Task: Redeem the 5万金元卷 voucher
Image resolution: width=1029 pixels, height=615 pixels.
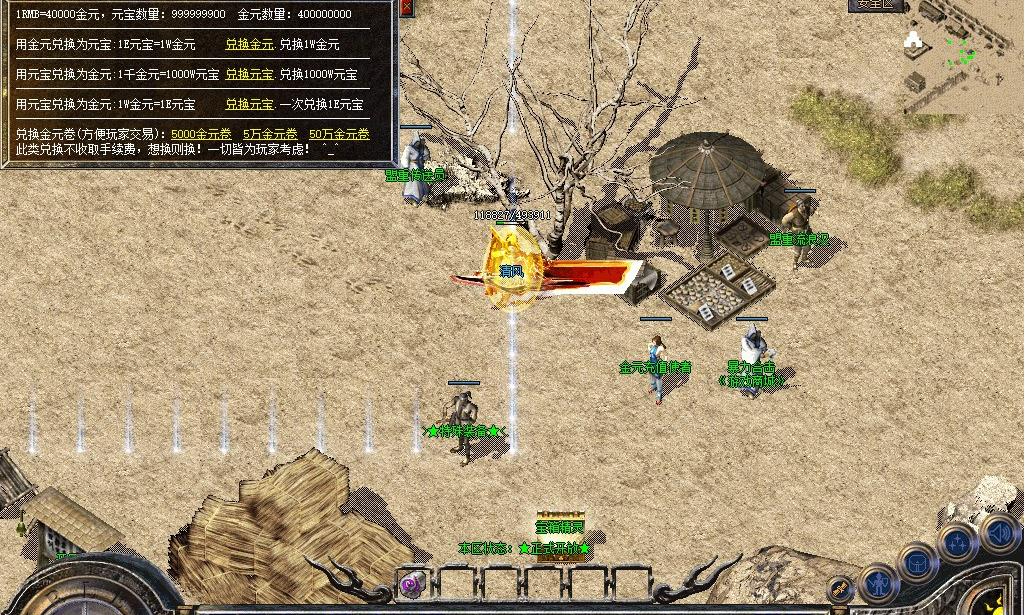Action: pyautogui.click(x=270, y=134)
